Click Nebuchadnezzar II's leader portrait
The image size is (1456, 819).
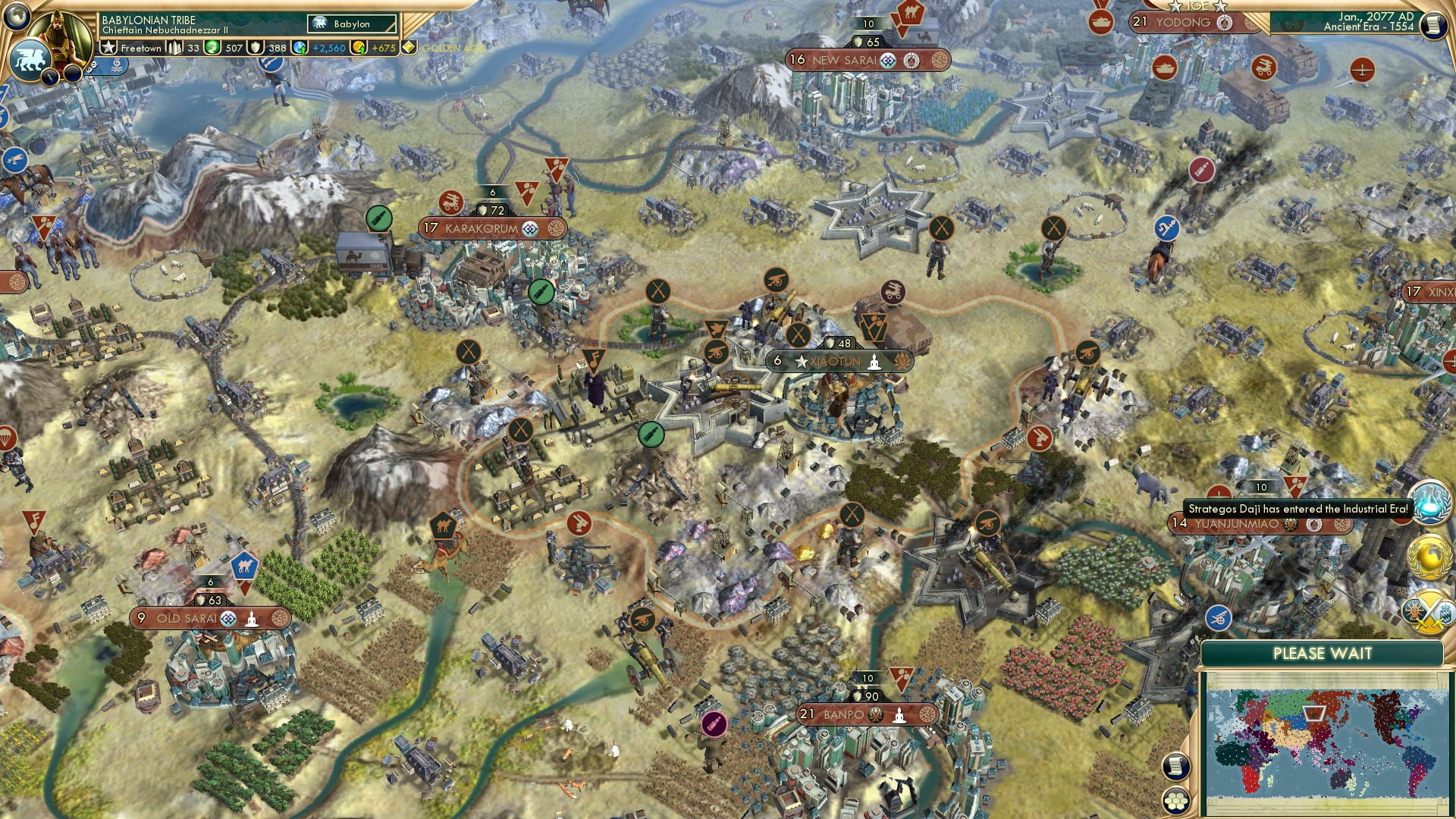(59, 32)
